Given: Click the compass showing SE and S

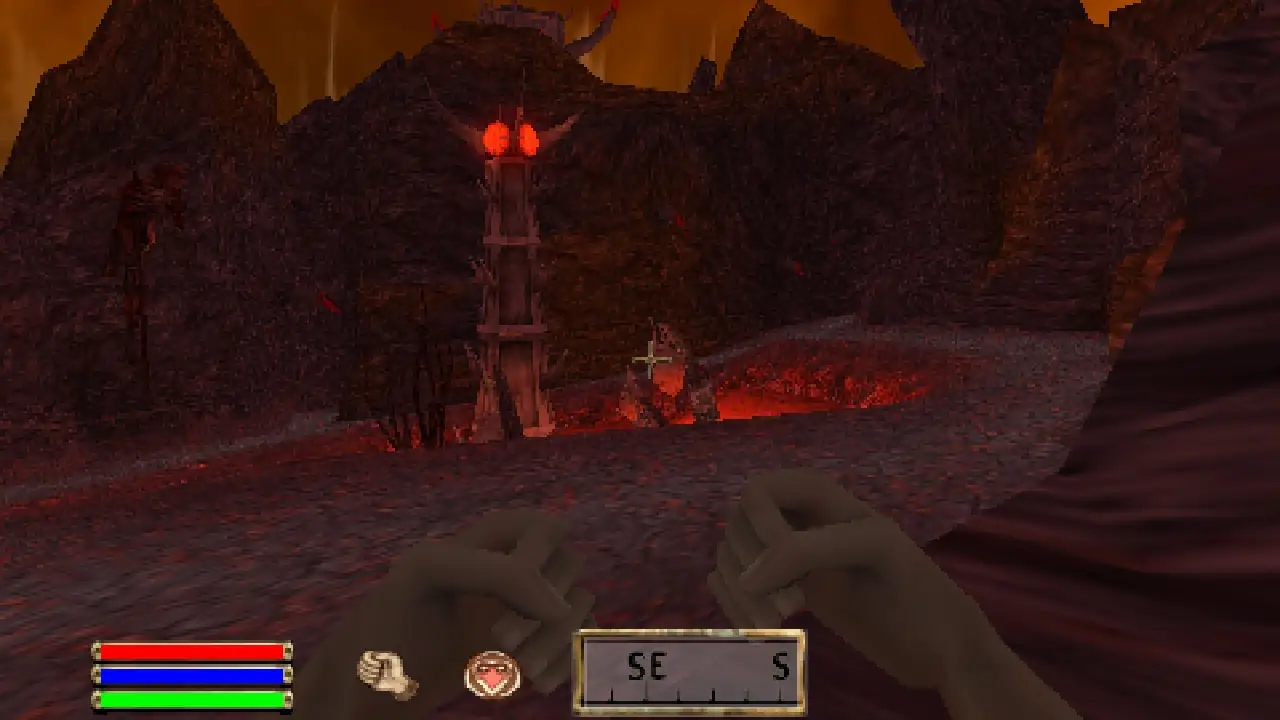Looking at the screenshot, I should [x=689, y=672].
